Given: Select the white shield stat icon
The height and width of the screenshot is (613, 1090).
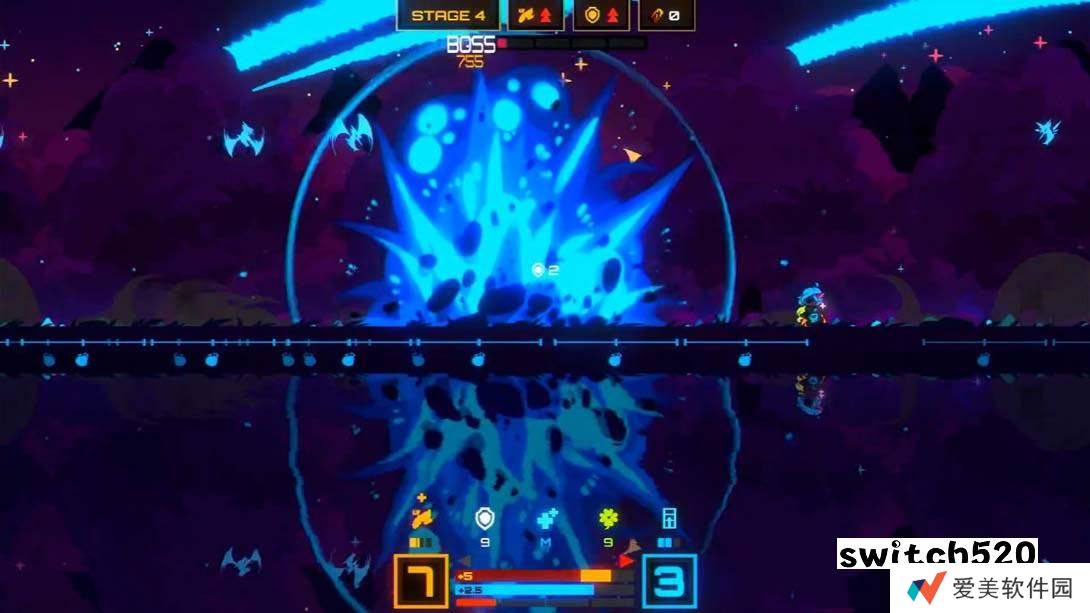Looking at the screenshot, I should 485,518.
